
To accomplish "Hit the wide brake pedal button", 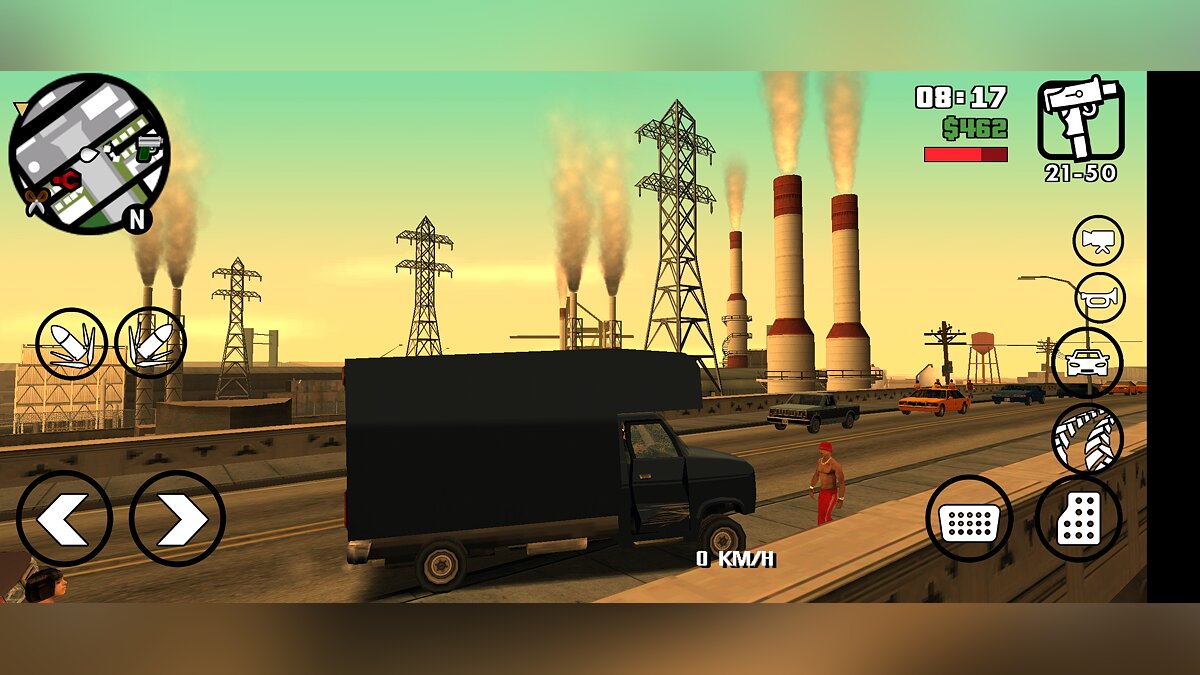I will 969,518.
